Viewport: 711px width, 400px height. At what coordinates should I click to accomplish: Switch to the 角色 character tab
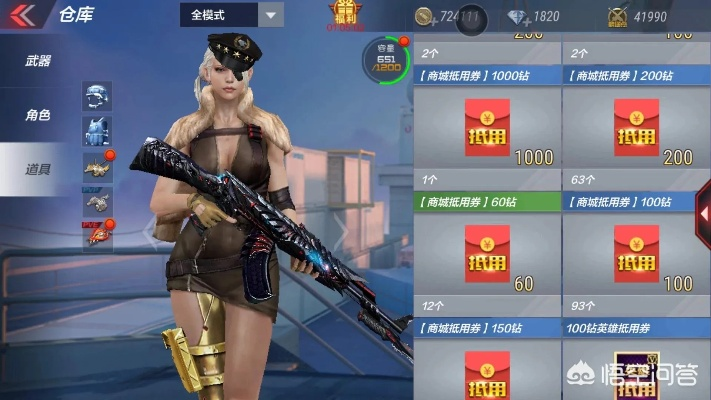click(x=38, y=115)
